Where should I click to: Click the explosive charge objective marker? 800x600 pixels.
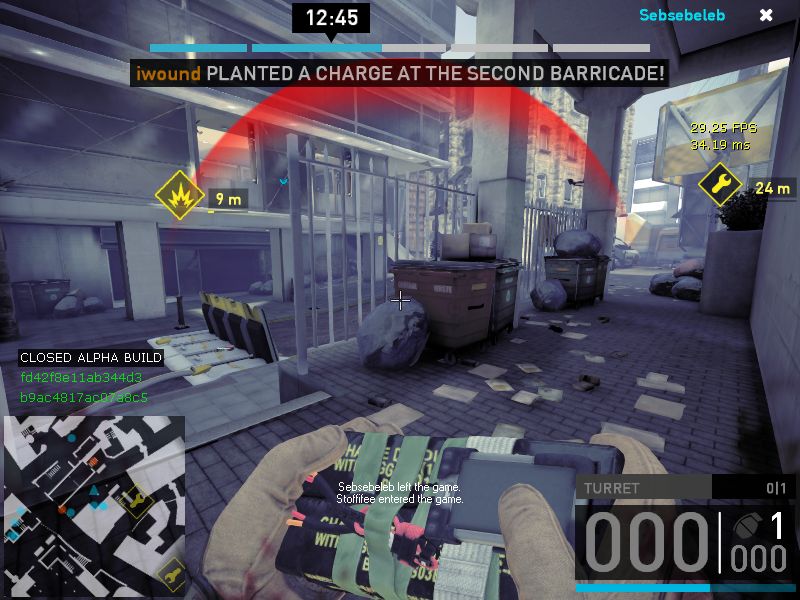[179, 196]
